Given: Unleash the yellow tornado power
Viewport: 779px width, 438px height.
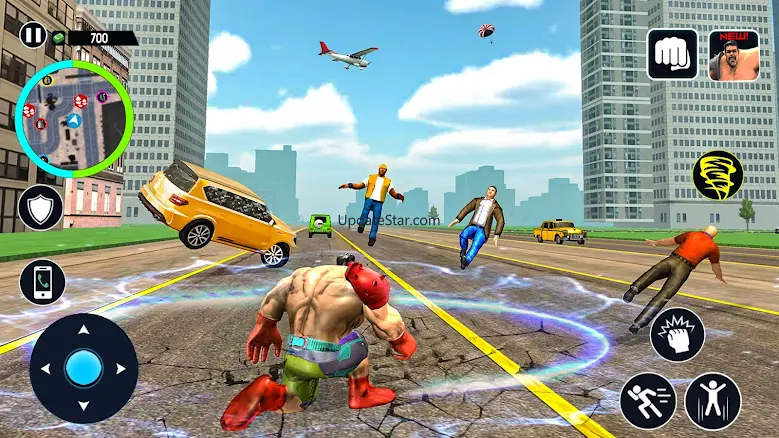Looking at the screenshot, I should click(x=717, y=175).
